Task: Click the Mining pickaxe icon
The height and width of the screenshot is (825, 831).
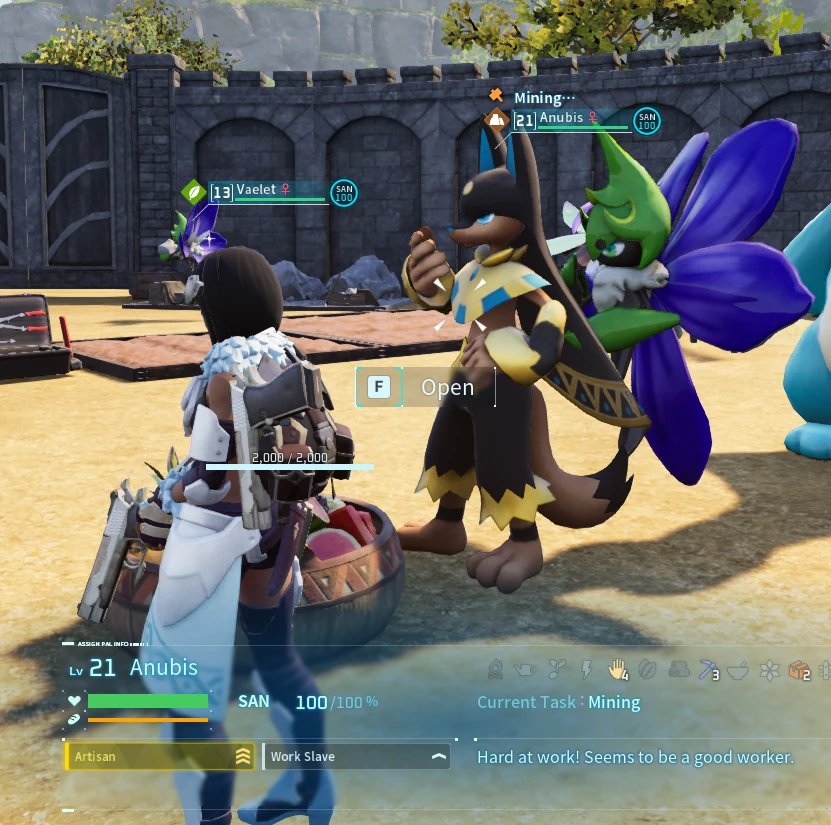Action: [708, 669]
